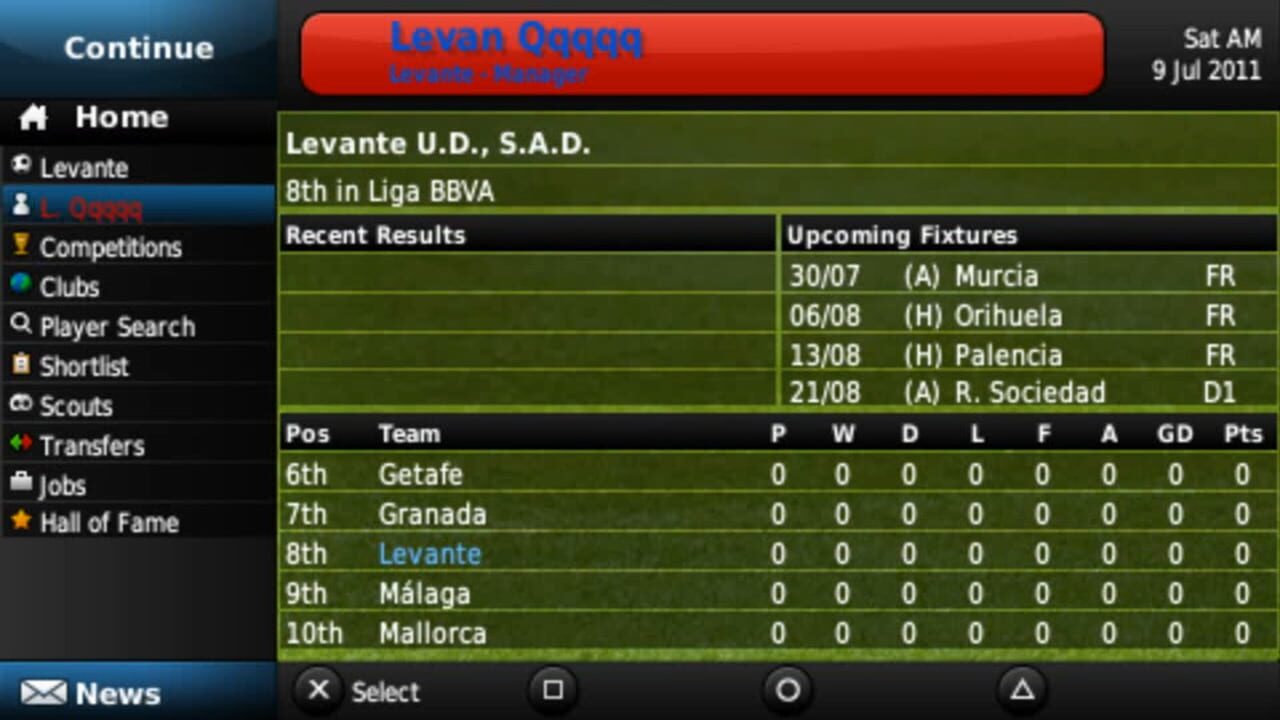Click the manager profile icon beside L. Qqqqq

pyautogui.click(x=20, y=208)
